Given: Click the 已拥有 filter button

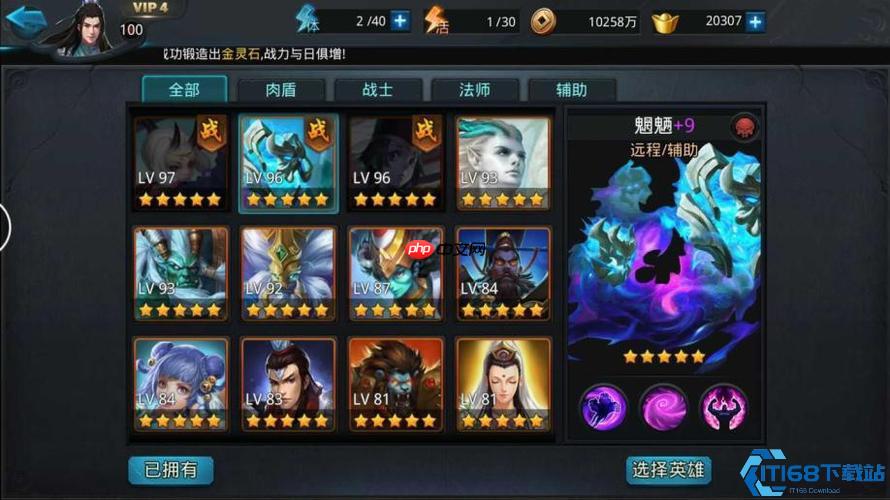Looking at the screenshot, I should 170,468.
